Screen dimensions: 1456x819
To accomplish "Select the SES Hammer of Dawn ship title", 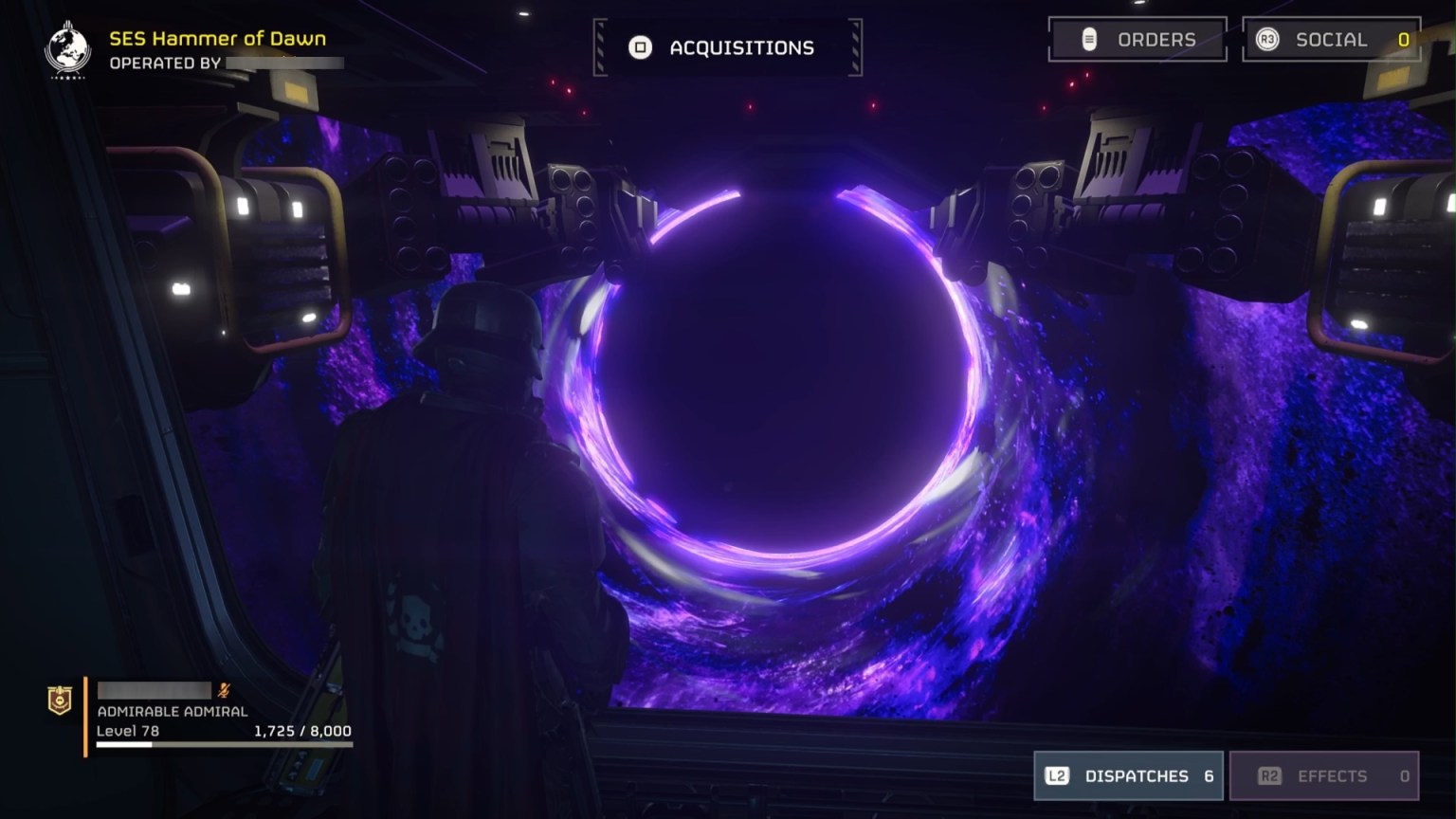I will point(219,39).
